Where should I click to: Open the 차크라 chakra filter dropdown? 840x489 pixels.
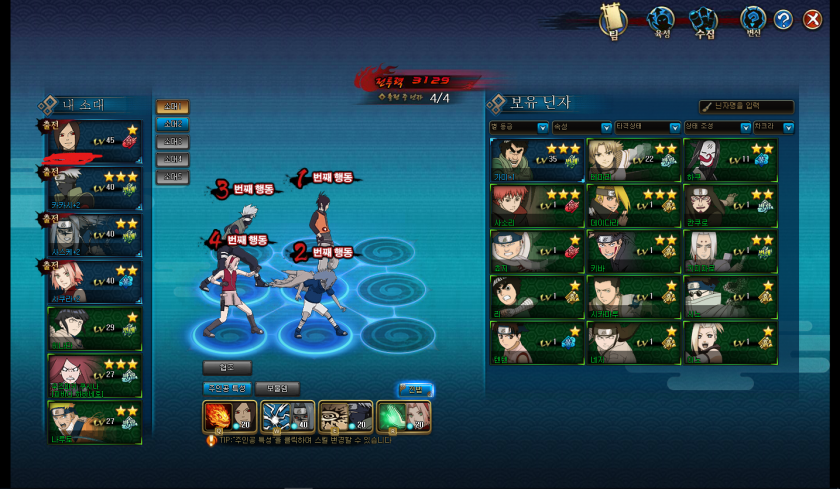click(773, 127)
